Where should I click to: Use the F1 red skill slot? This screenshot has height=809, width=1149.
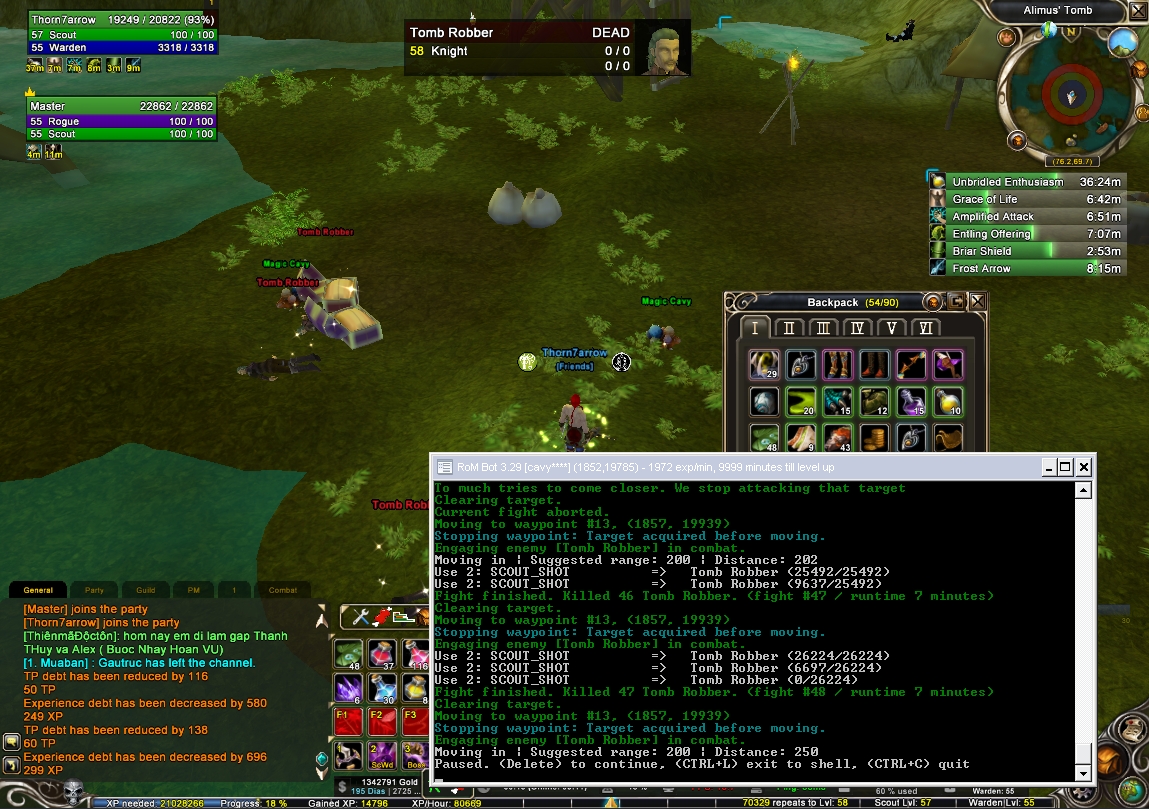(x=349, y=718)
